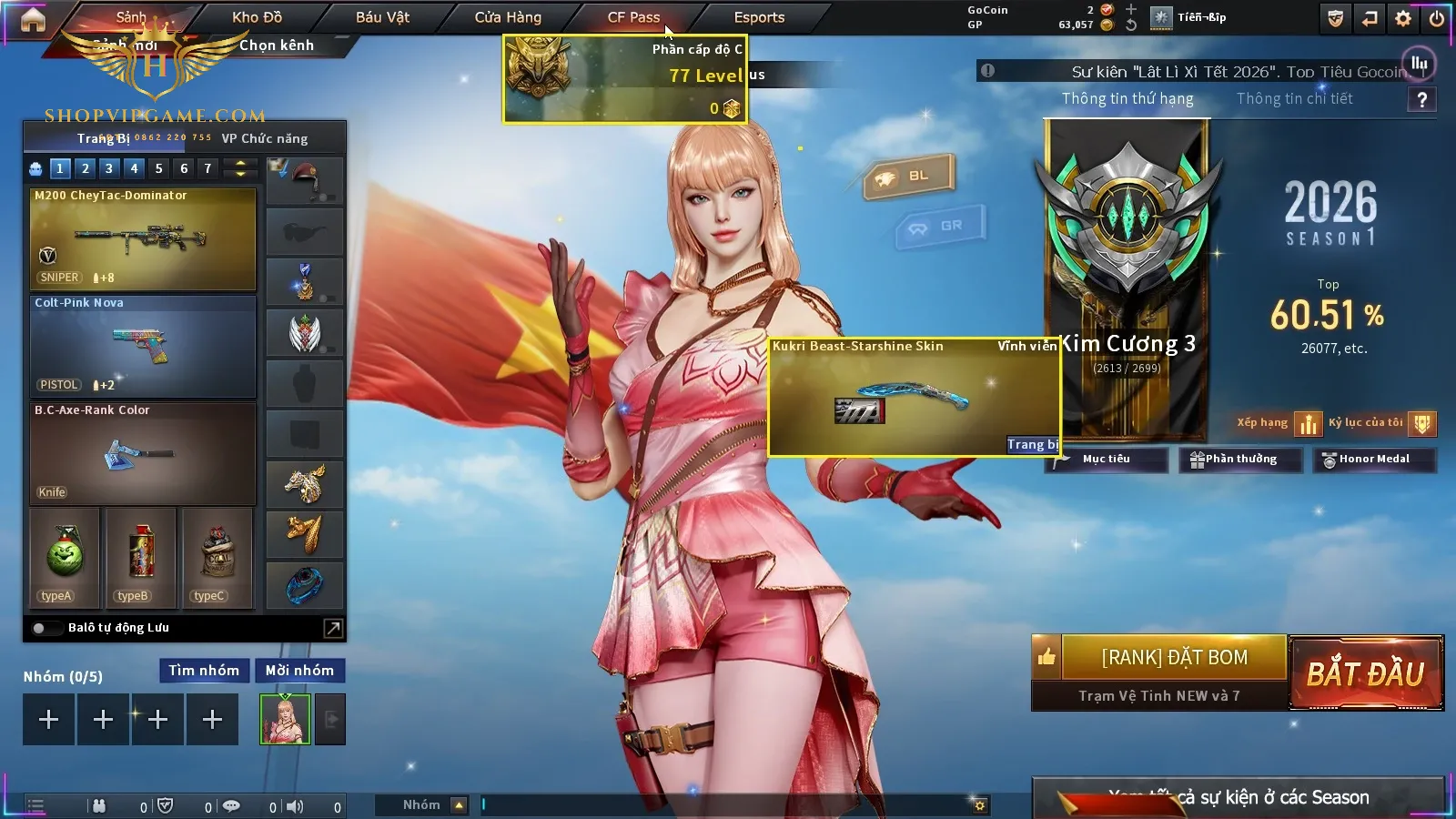The width and height of the screenshot is (1456, 819).
Task: Click Tìm nhóm to find group
Action: [204, 671]
